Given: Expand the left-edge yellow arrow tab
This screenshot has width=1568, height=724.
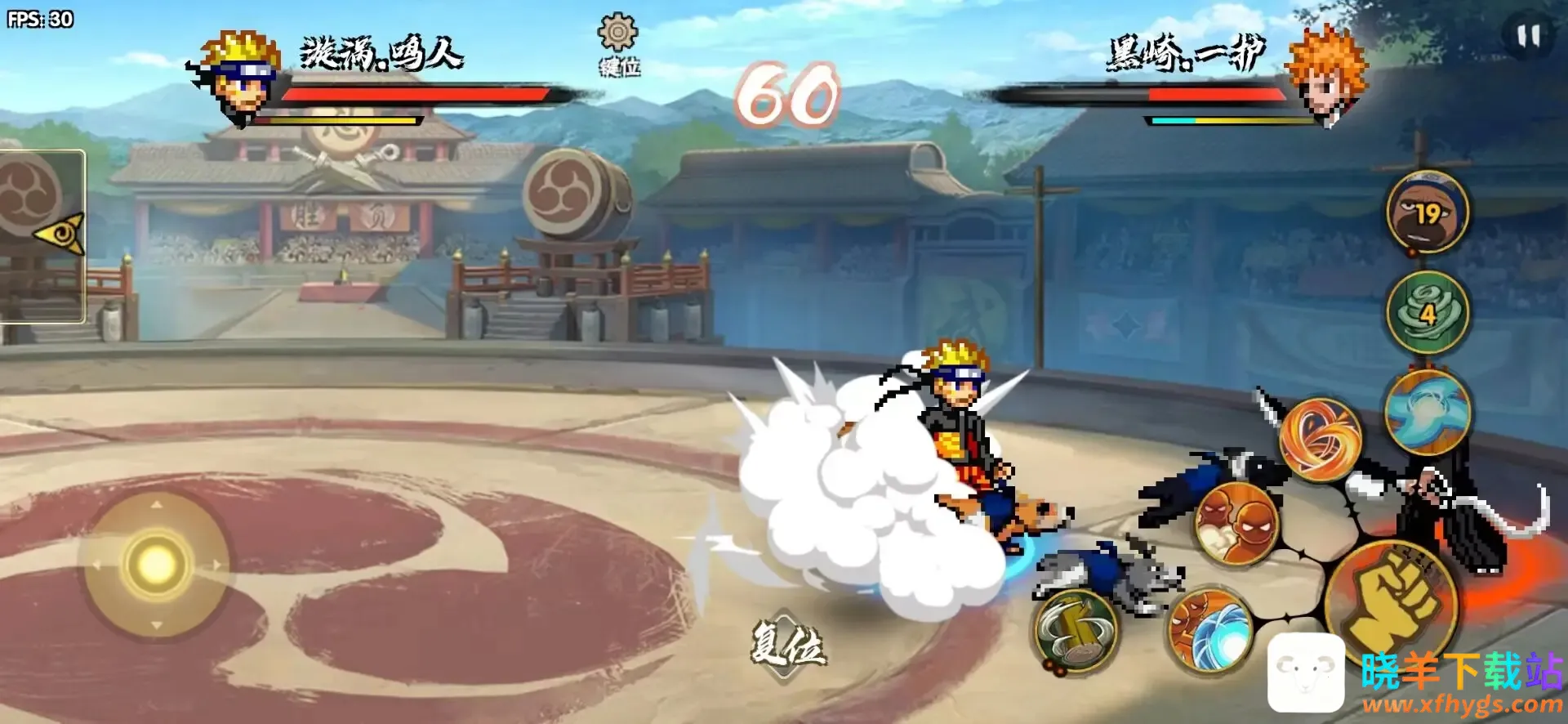Looking at the screenshot, I should 60,235.
